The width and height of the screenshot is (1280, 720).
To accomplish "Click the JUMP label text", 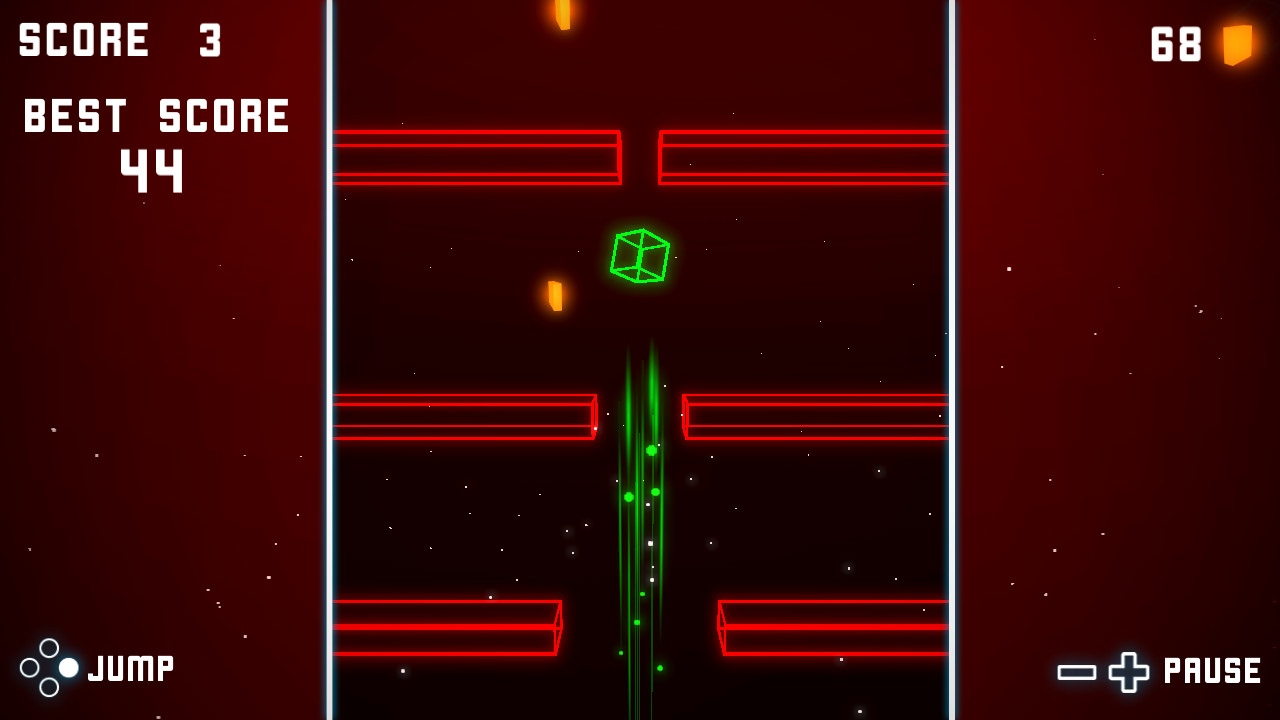I will coord(130,666).
